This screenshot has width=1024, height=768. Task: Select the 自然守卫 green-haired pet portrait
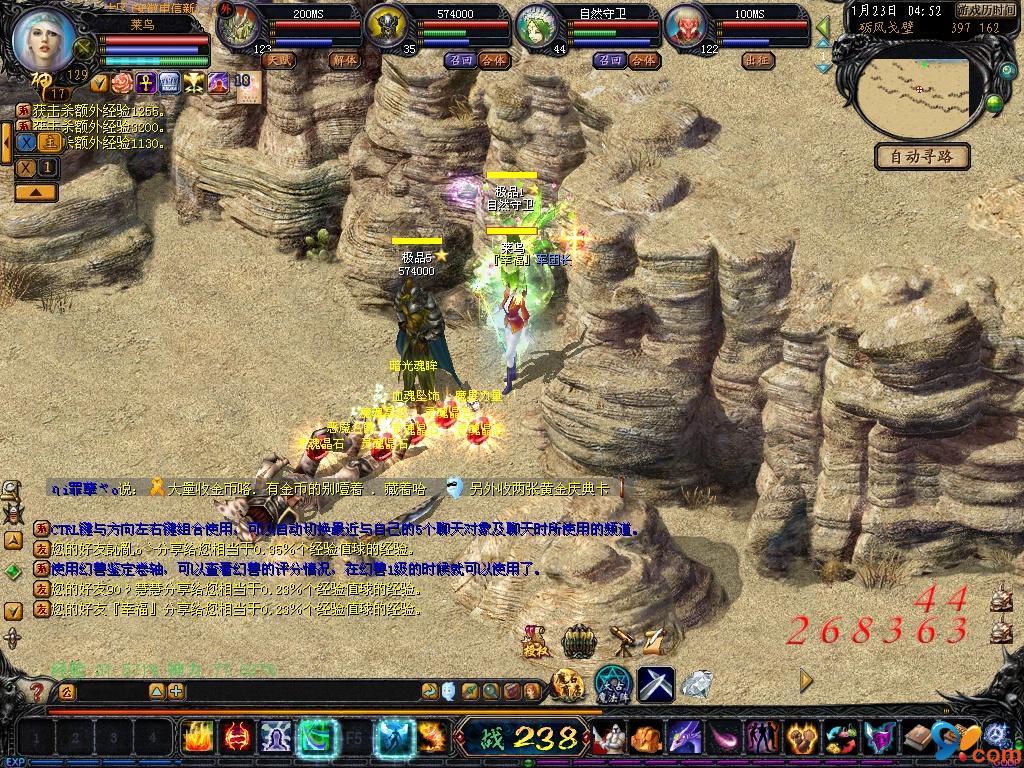pyautogui.click(x=538, y=27)
